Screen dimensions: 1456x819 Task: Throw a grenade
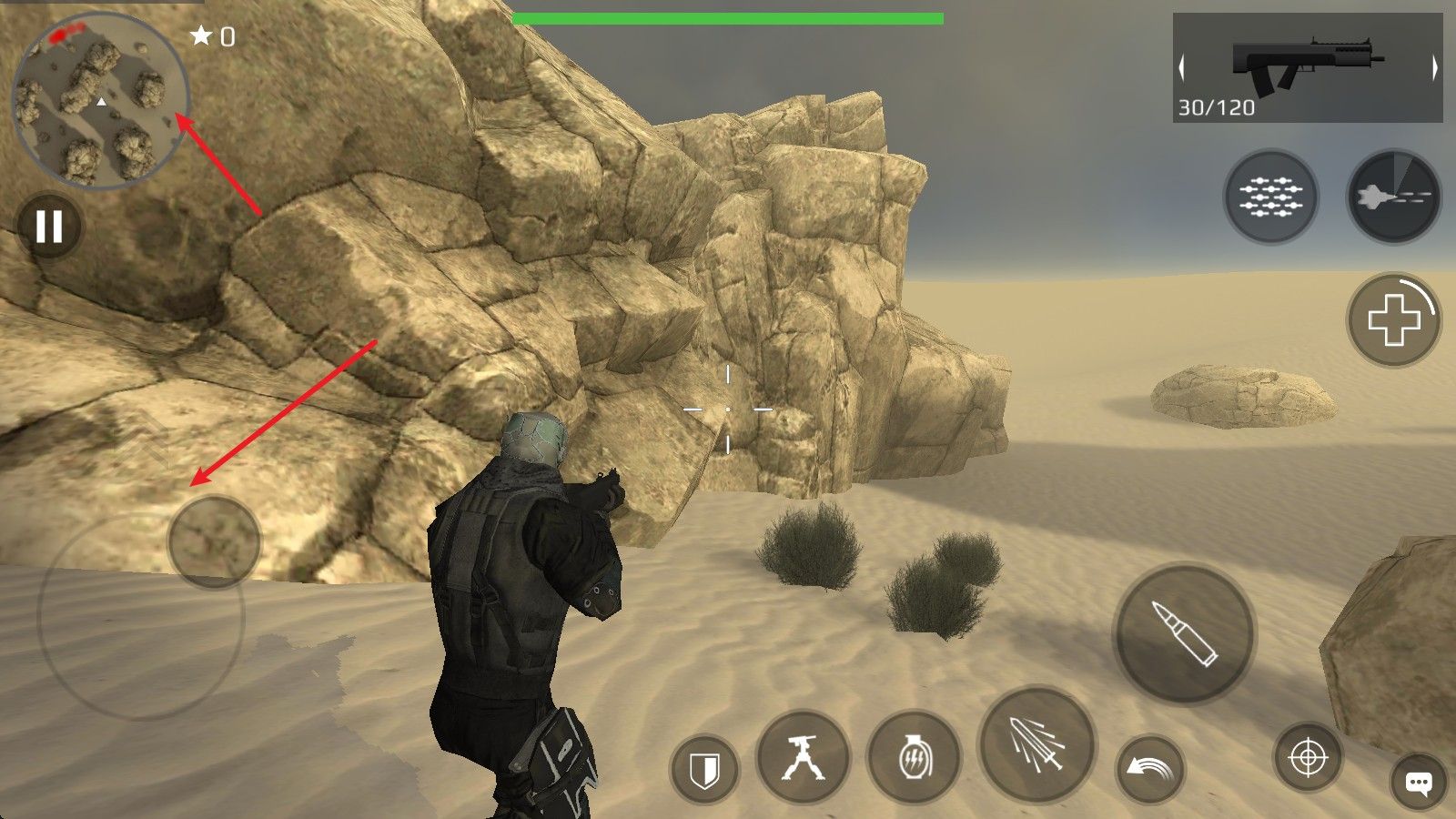914,758
